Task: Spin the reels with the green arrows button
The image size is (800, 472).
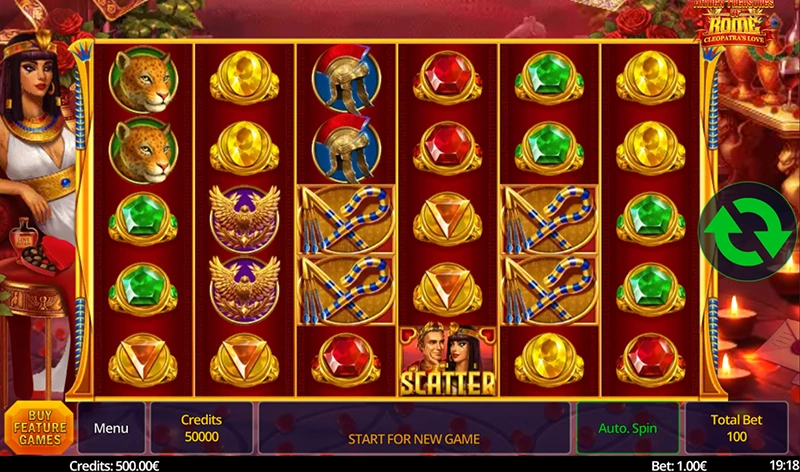Action: click(747, 231)
